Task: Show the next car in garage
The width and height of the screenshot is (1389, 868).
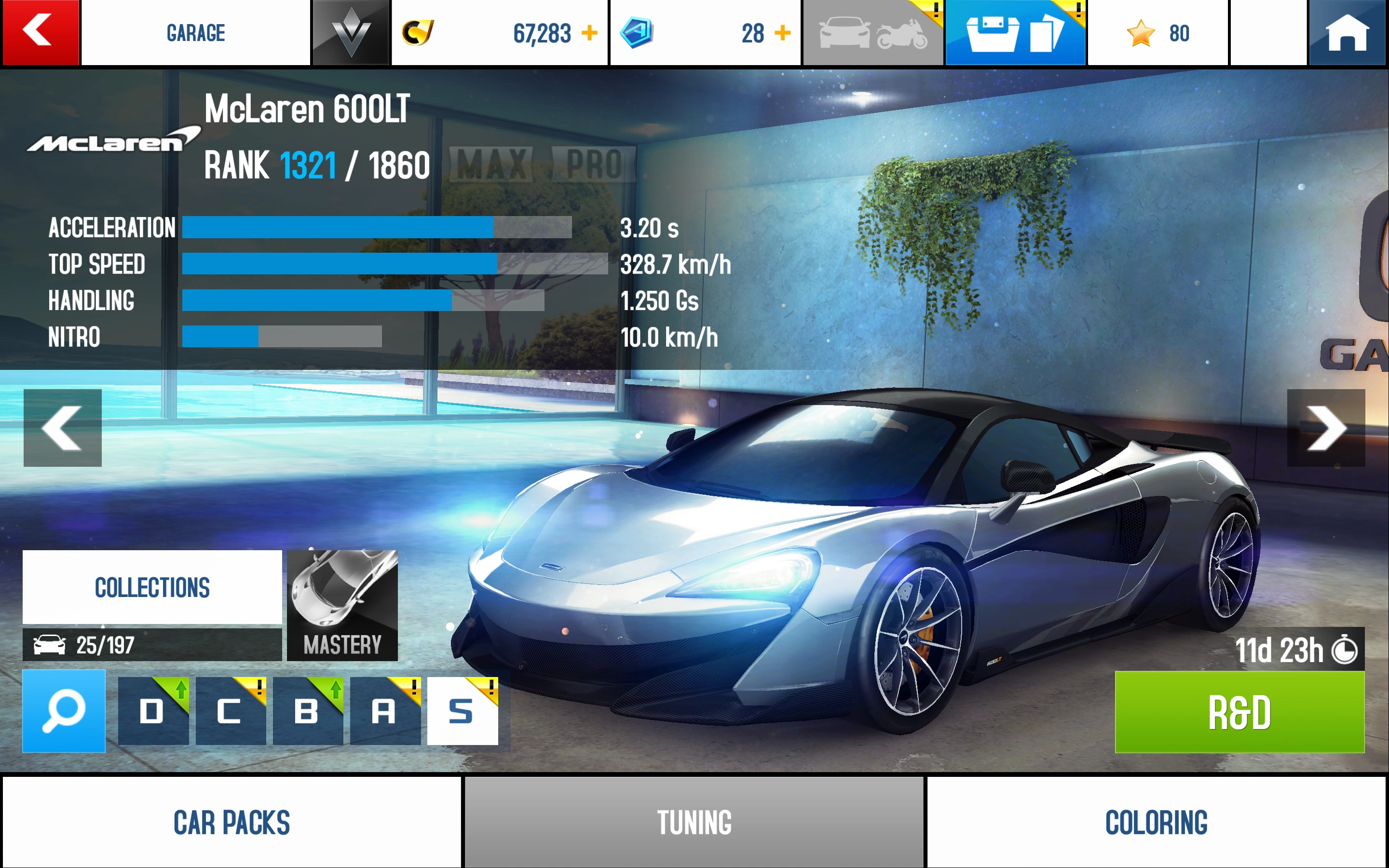Action: (x=1325, y=428)
